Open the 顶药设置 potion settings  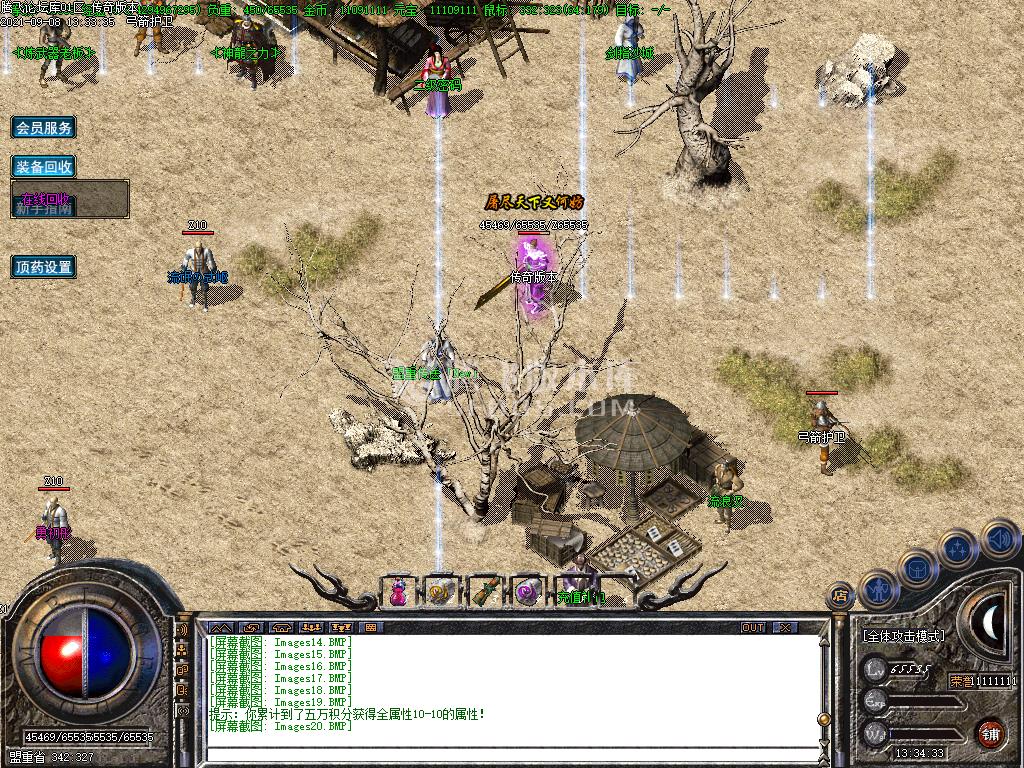(43, 267)
